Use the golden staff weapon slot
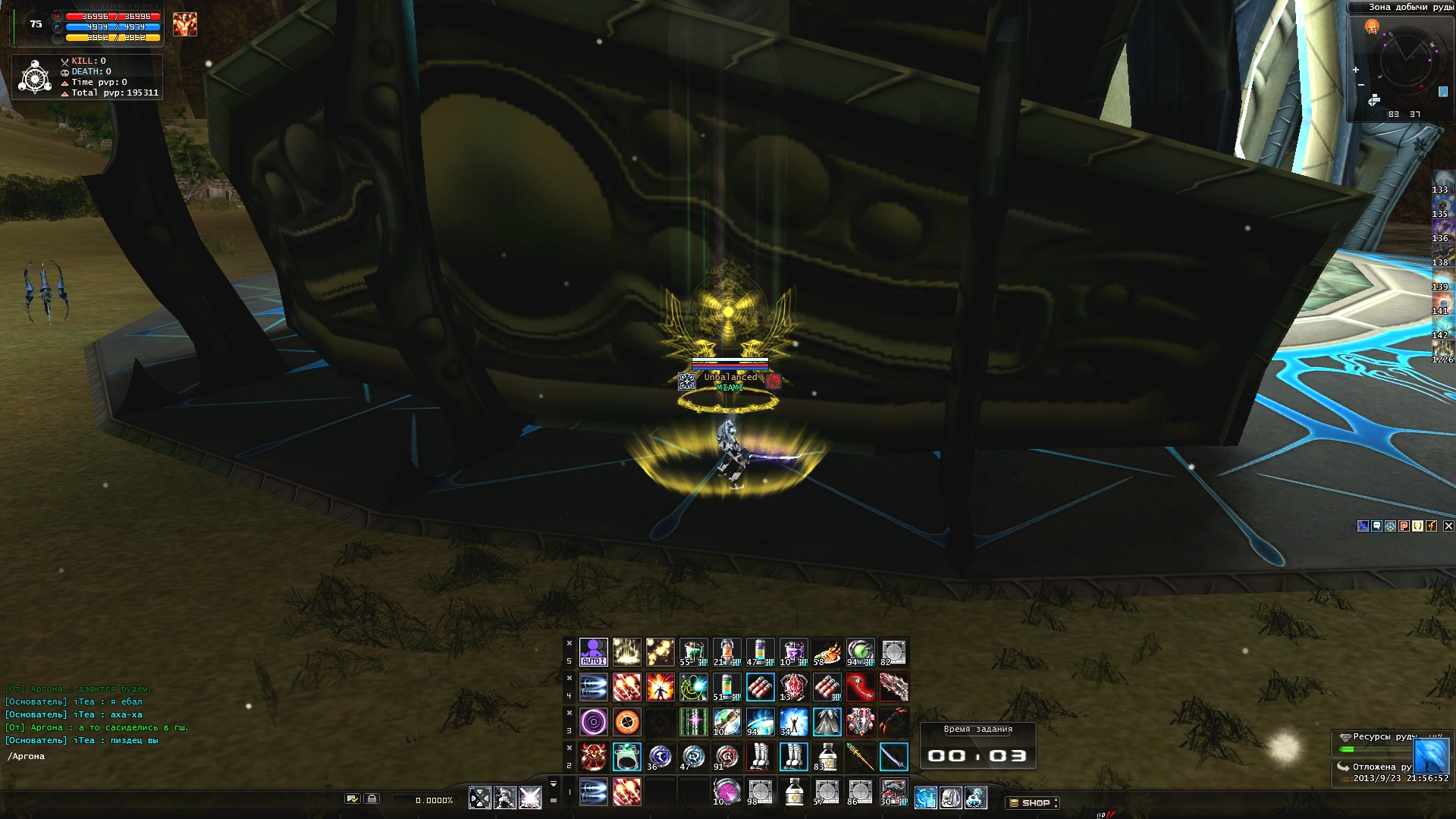Viewport: 1456px width, 819px height. 860,757
